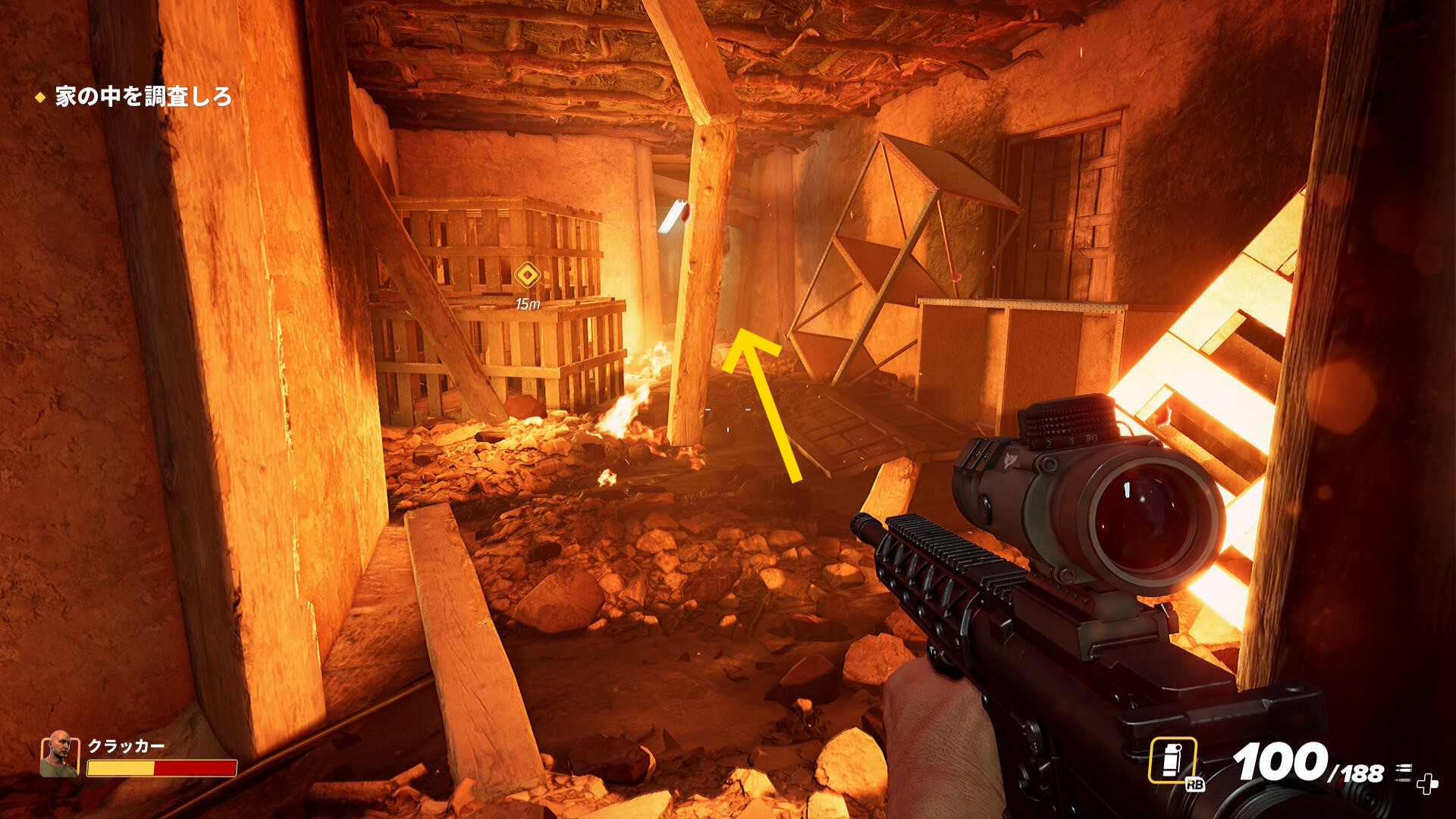Select the objective tracker "家の中を調査しろ"

[143, 97]
